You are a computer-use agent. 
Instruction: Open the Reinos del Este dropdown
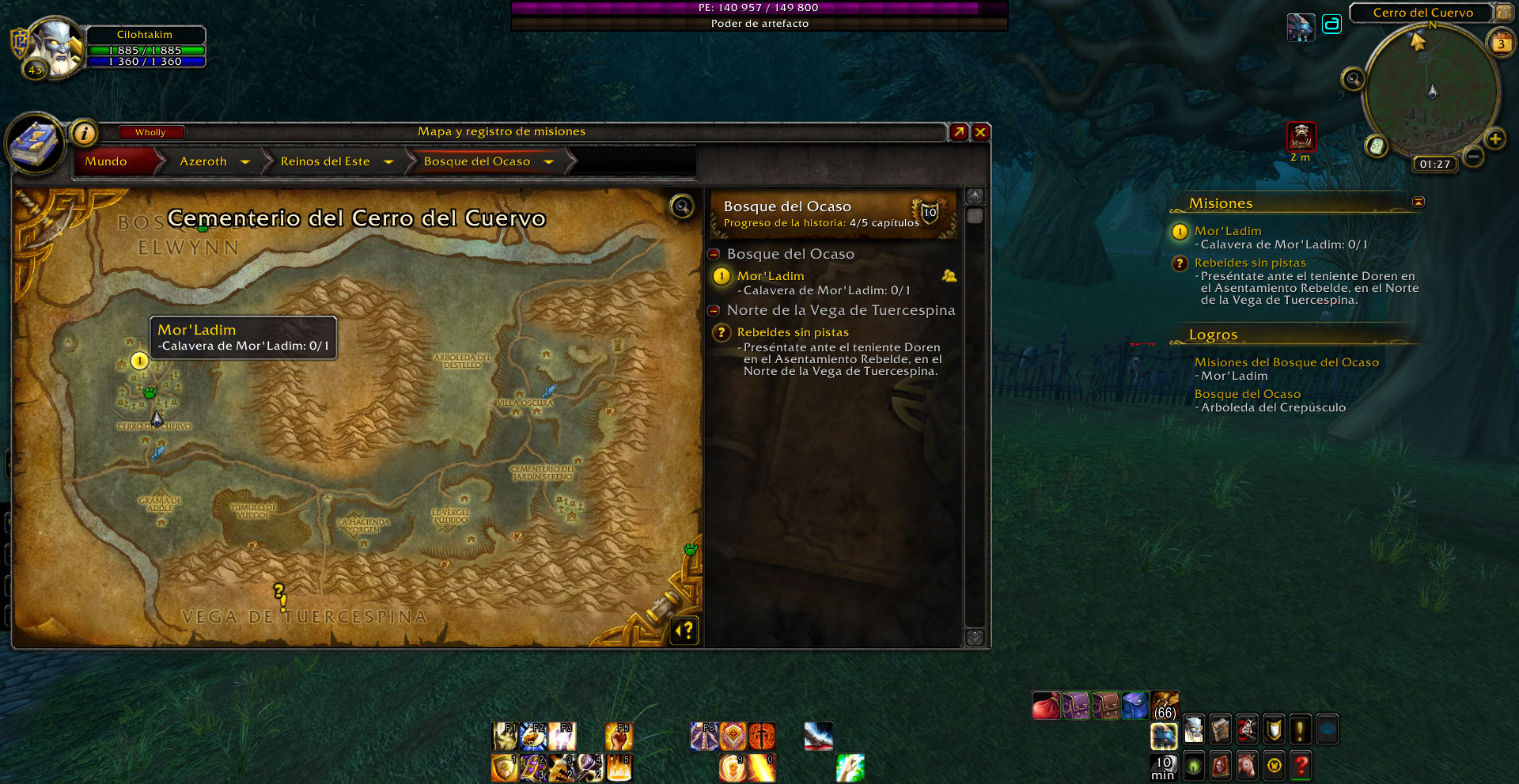tap(388, 161)
